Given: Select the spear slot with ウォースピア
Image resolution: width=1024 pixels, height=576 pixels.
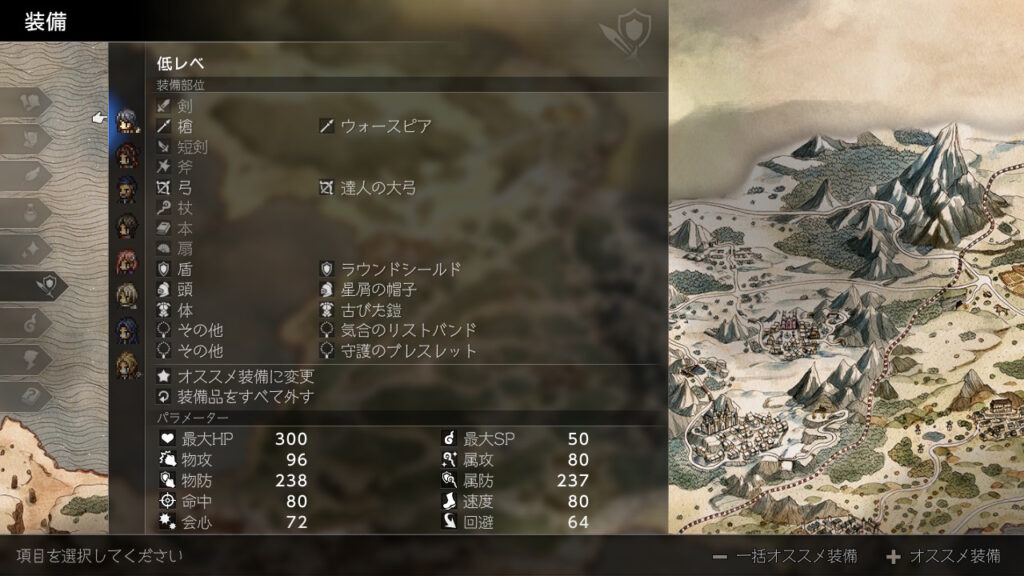Looking at the screenshot, I should pos(385,126).
